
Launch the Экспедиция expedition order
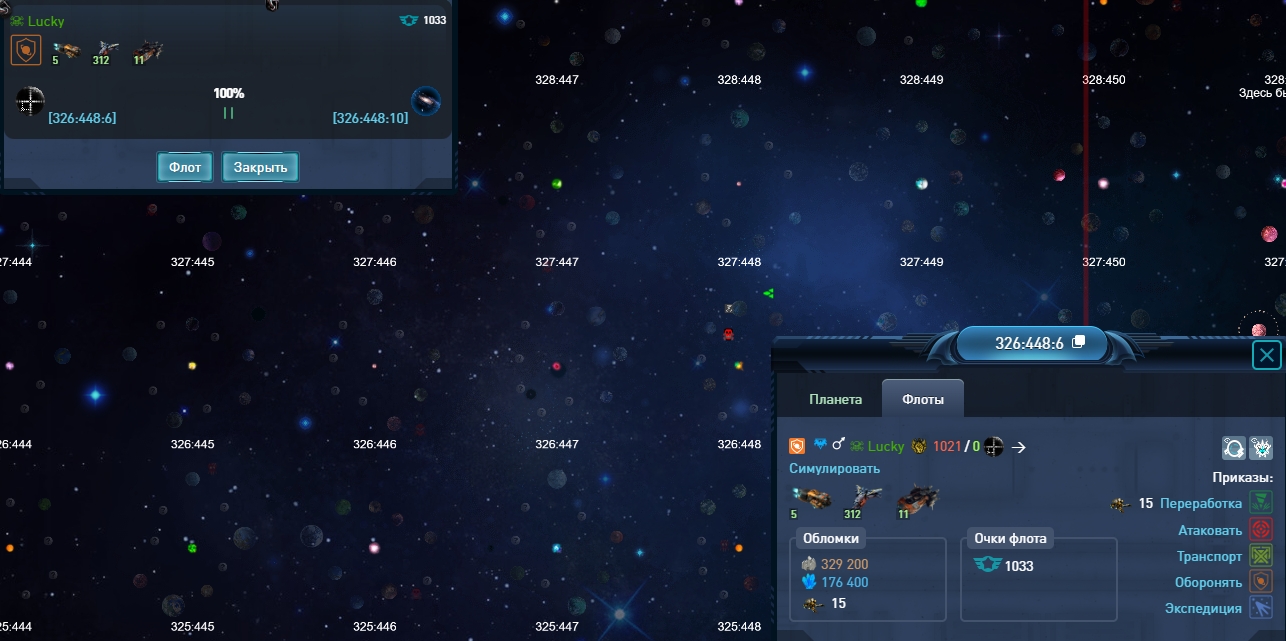coord(1203,608)
